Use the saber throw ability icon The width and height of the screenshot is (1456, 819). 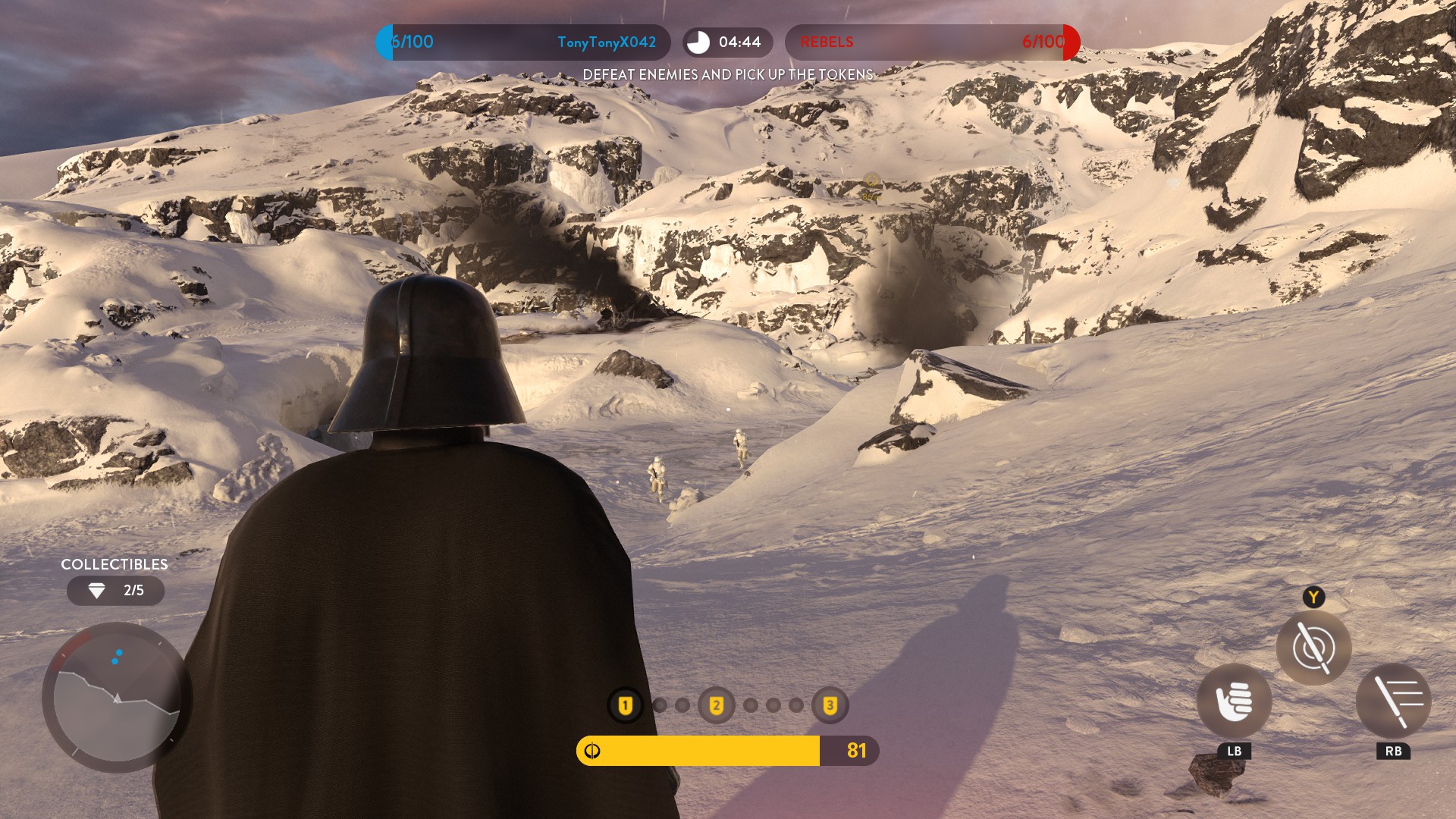[x=1393, y=701]
